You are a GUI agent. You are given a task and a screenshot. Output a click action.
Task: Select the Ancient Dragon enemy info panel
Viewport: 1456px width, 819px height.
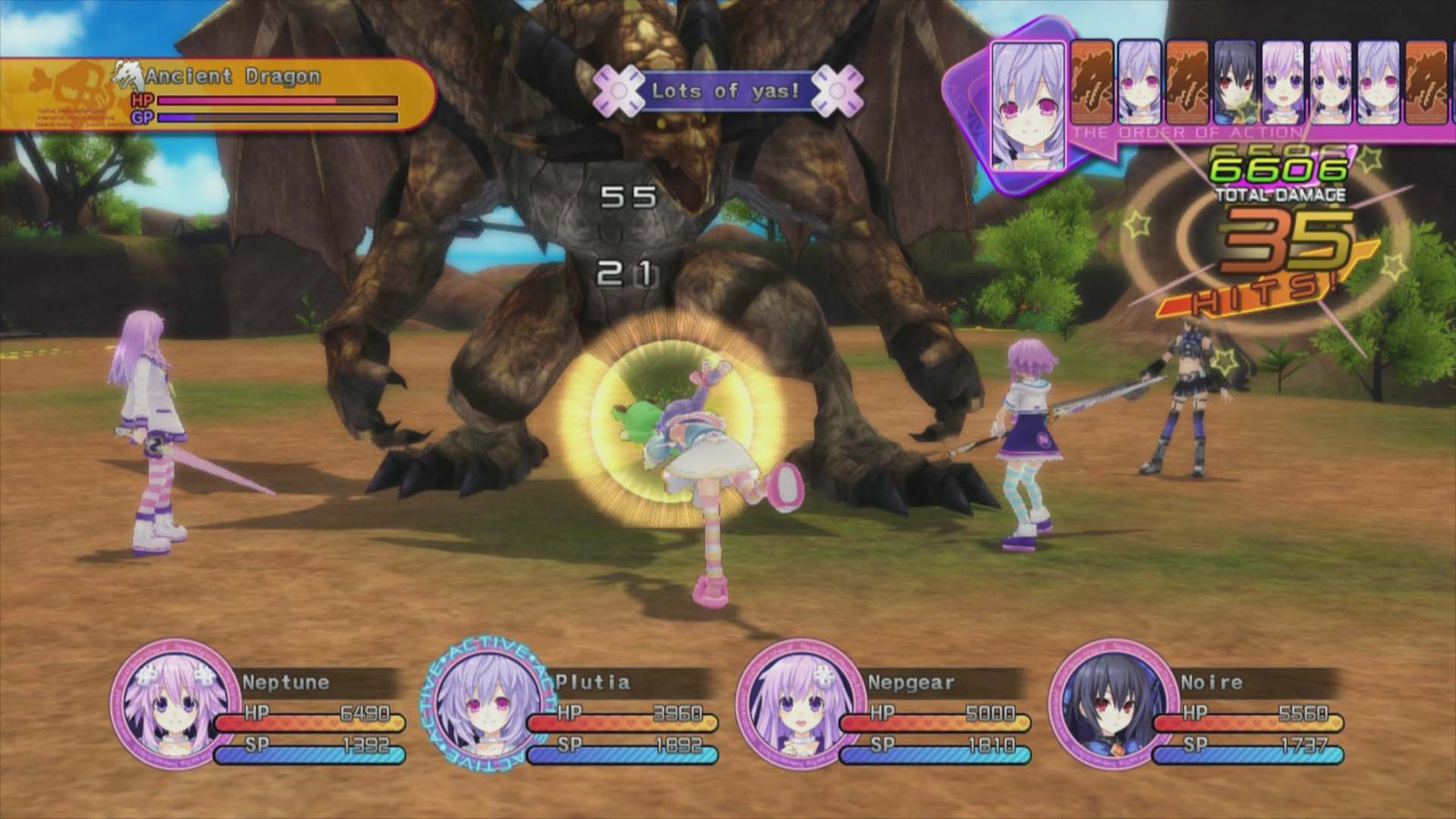click(x=218, y=95)
